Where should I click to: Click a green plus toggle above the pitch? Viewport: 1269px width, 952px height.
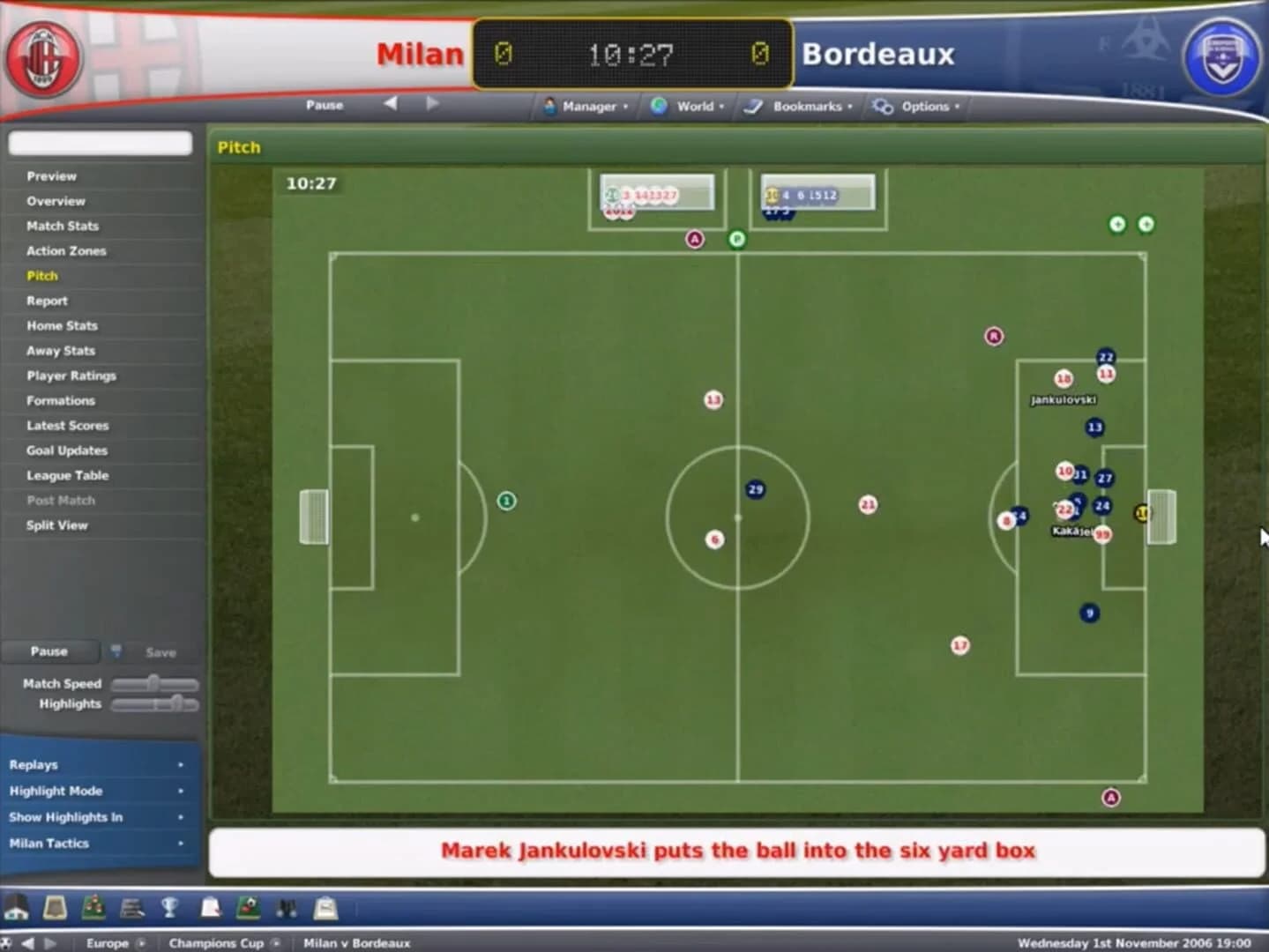1116,225
